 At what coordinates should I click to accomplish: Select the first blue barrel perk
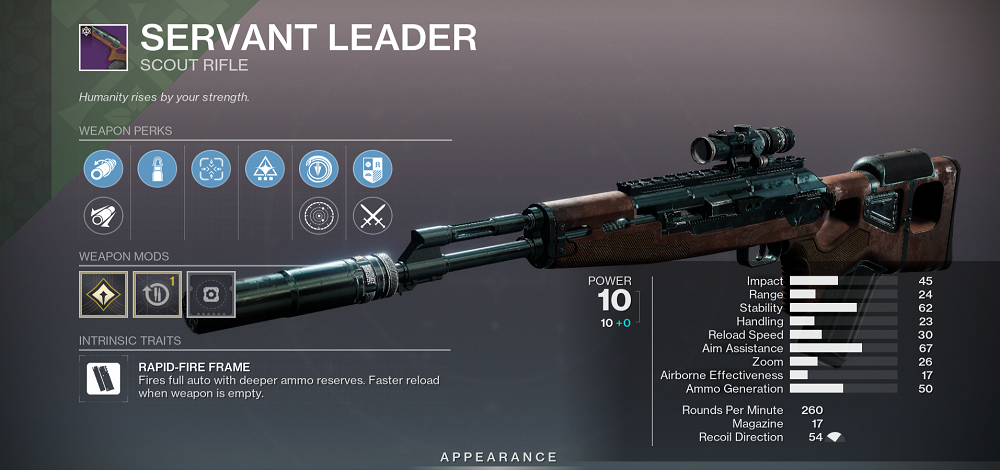click(x=103, y=169)
